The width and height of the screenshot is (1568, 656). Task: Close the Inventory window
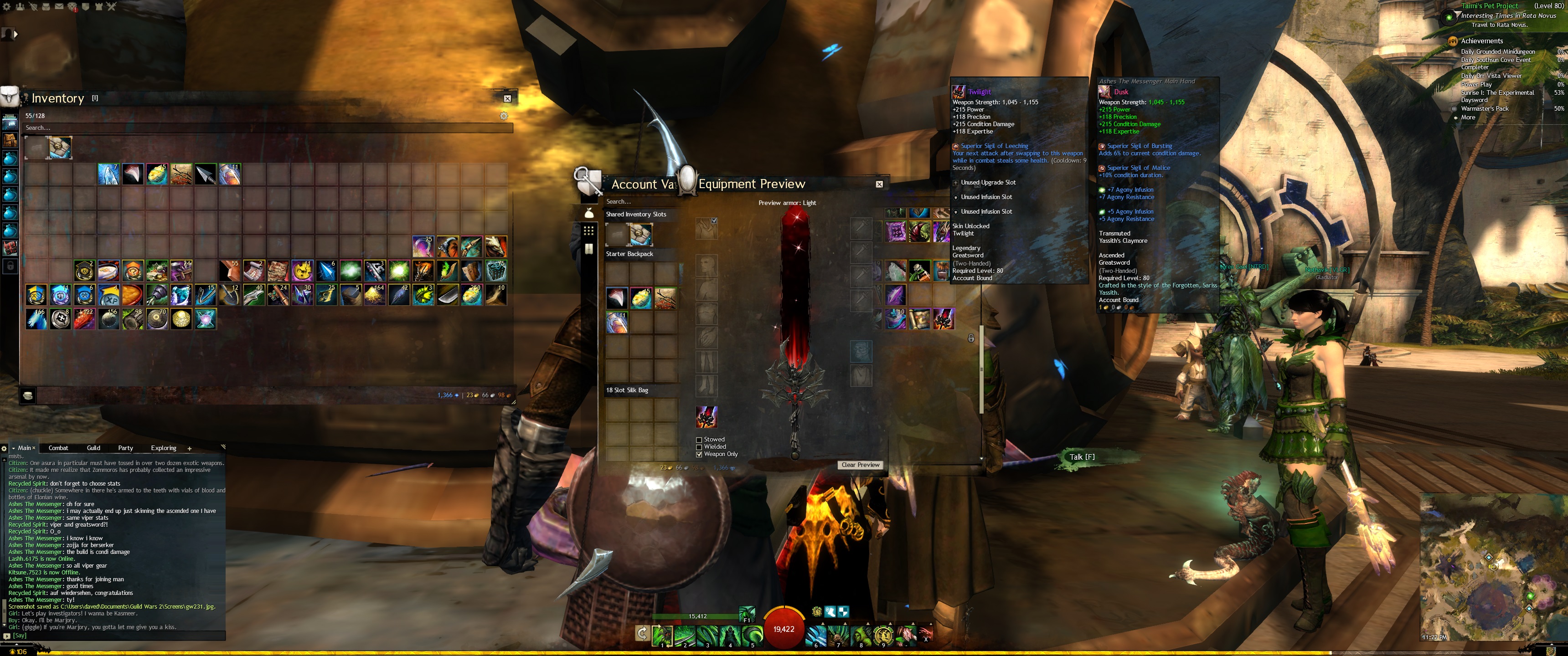tap(507, 98)
